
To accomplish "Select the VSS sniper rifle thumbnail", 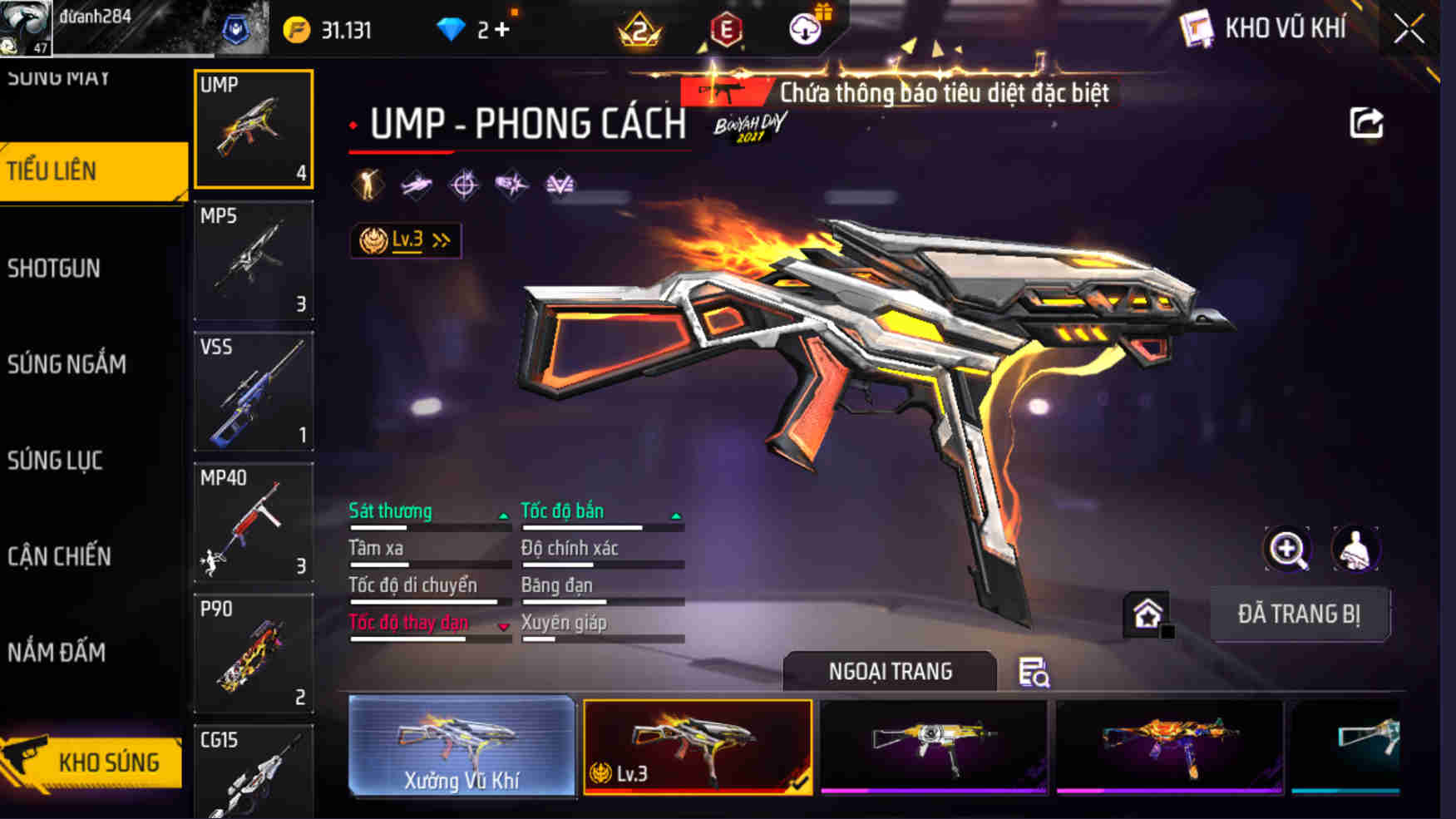I will point(254,391).
